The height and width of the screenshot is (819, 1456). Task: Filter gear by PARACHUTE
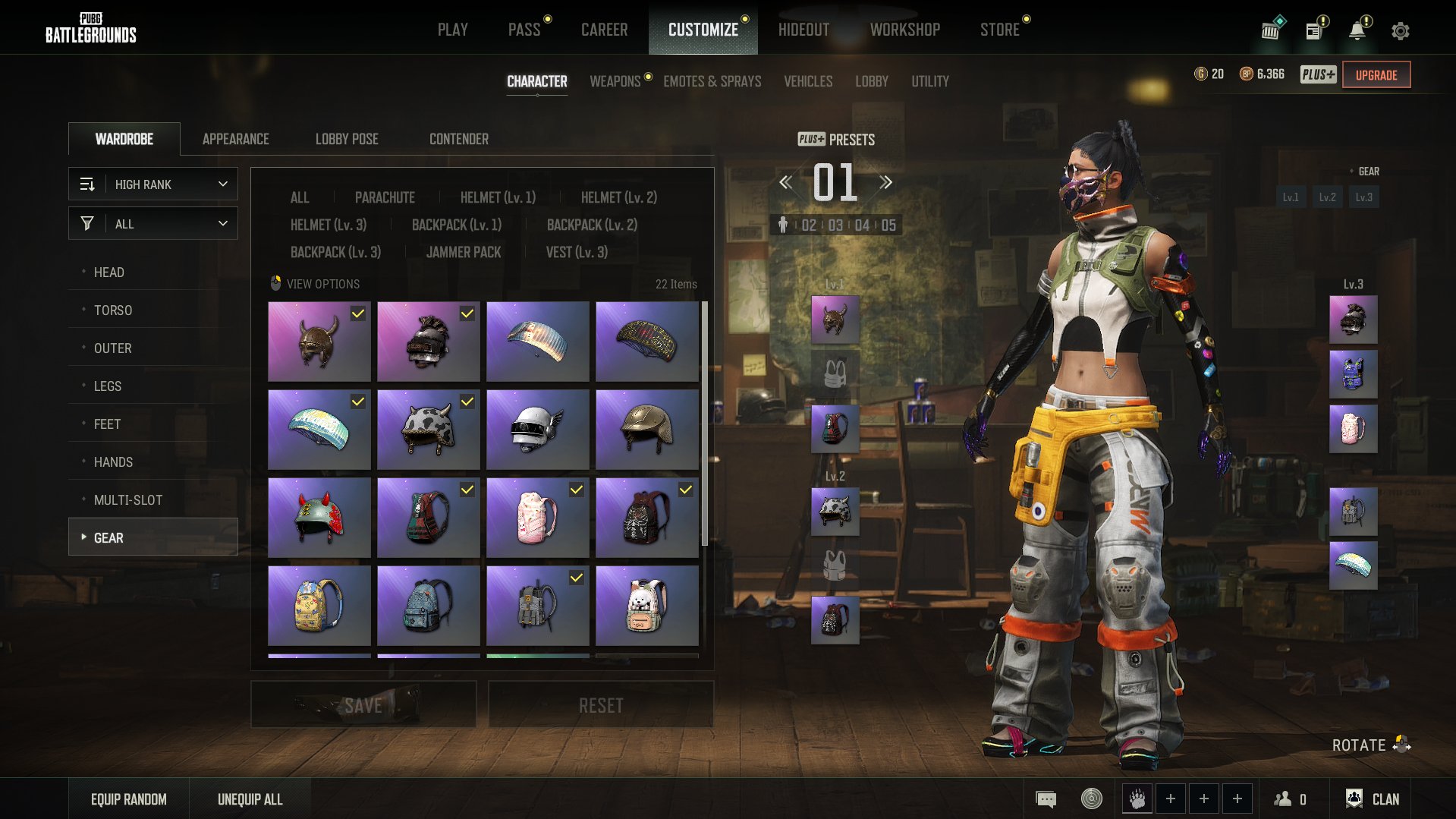[385, 197]
